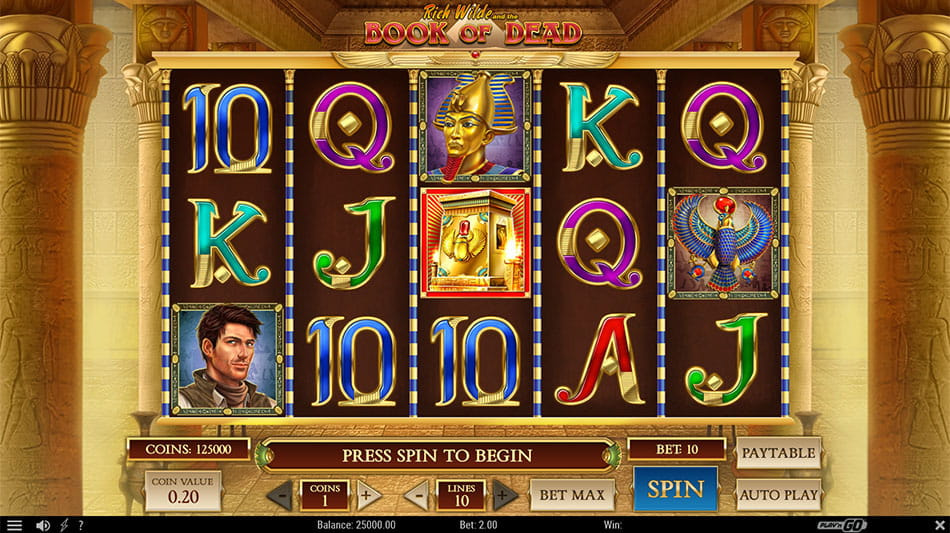Choose BET MAX

(572, 494)
